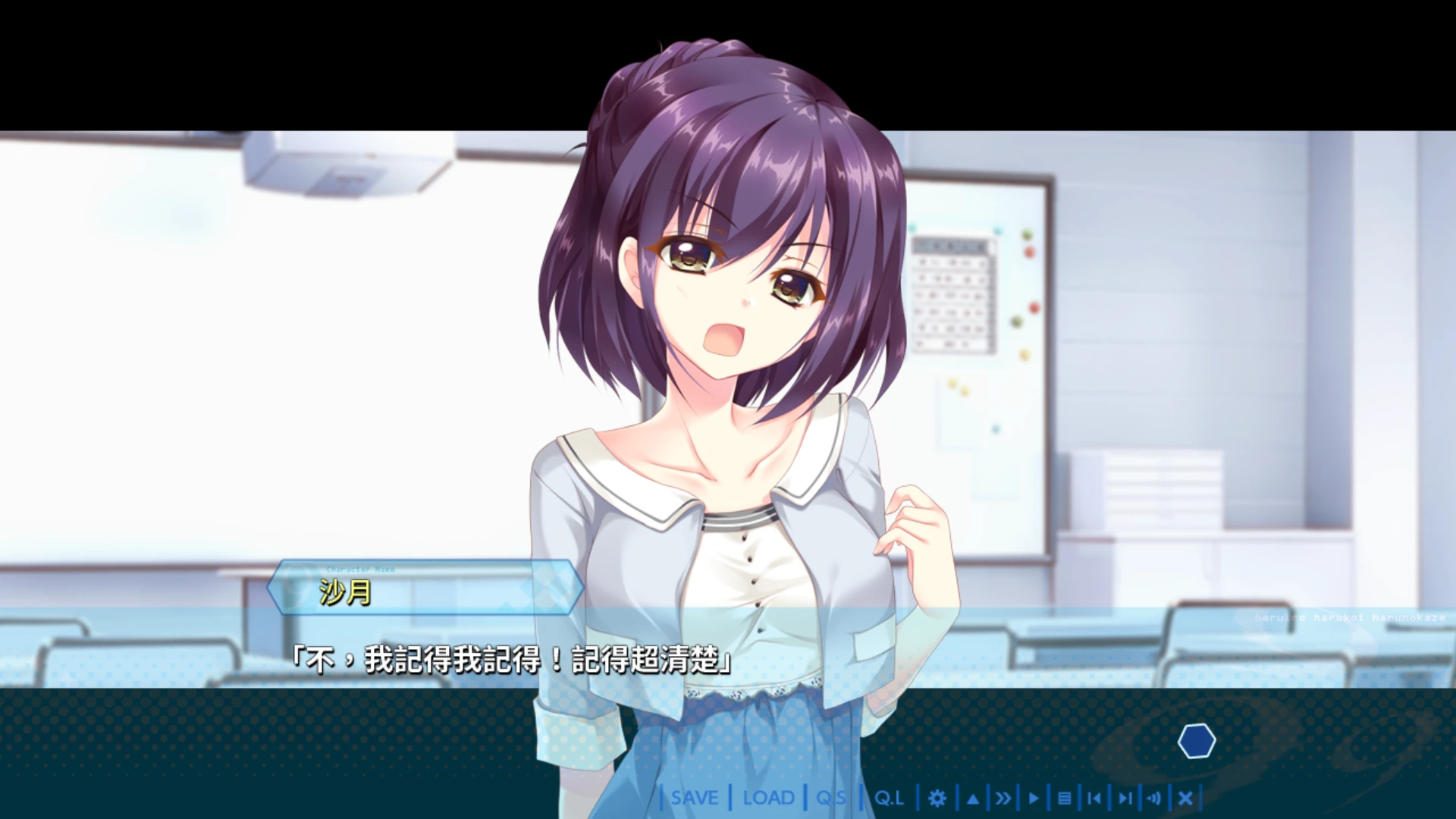Start auto-play with the play triangle

point(1033,798)
